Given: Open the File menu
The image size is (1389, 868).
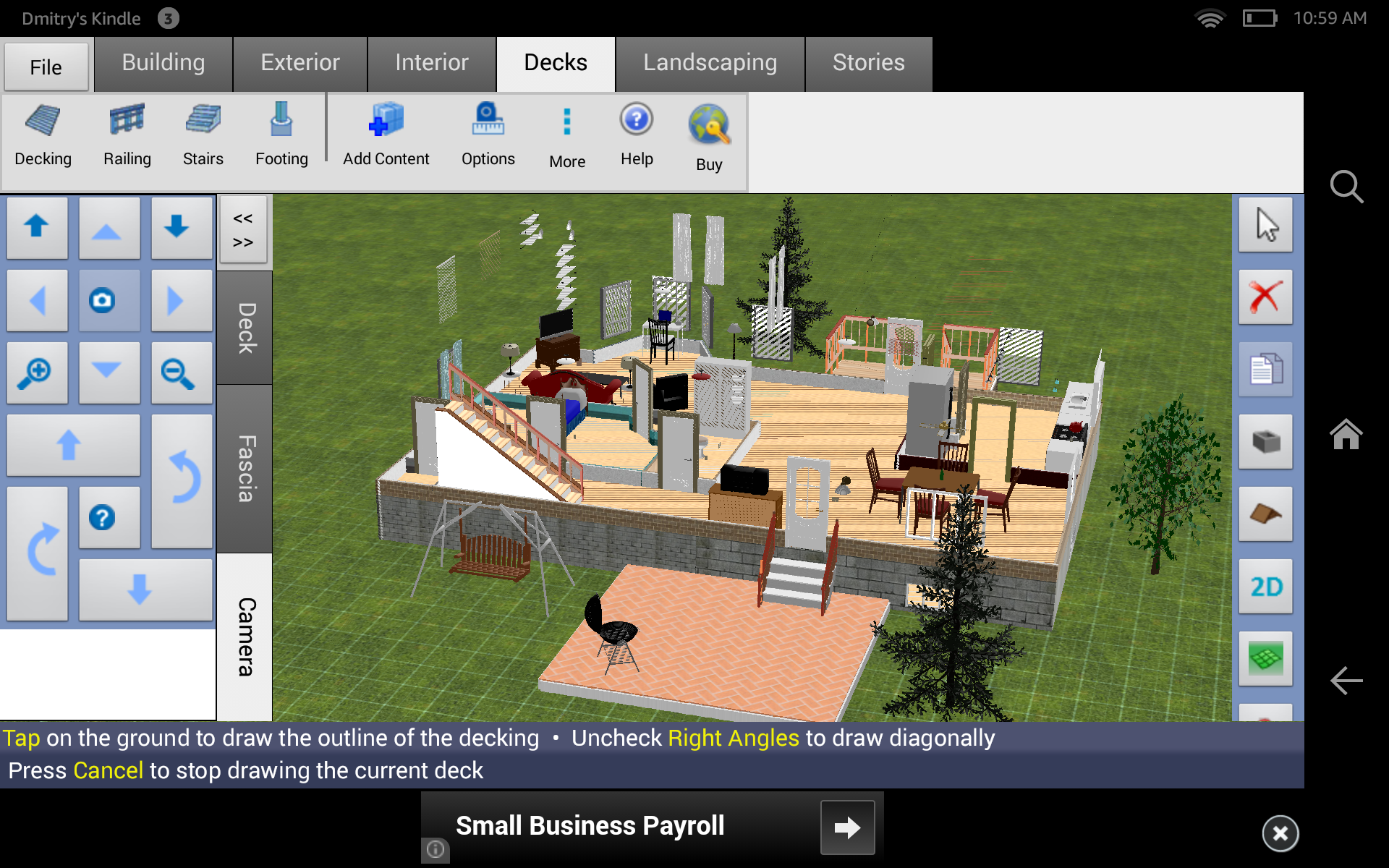Looking at the screenshot, I should point(46,67).
